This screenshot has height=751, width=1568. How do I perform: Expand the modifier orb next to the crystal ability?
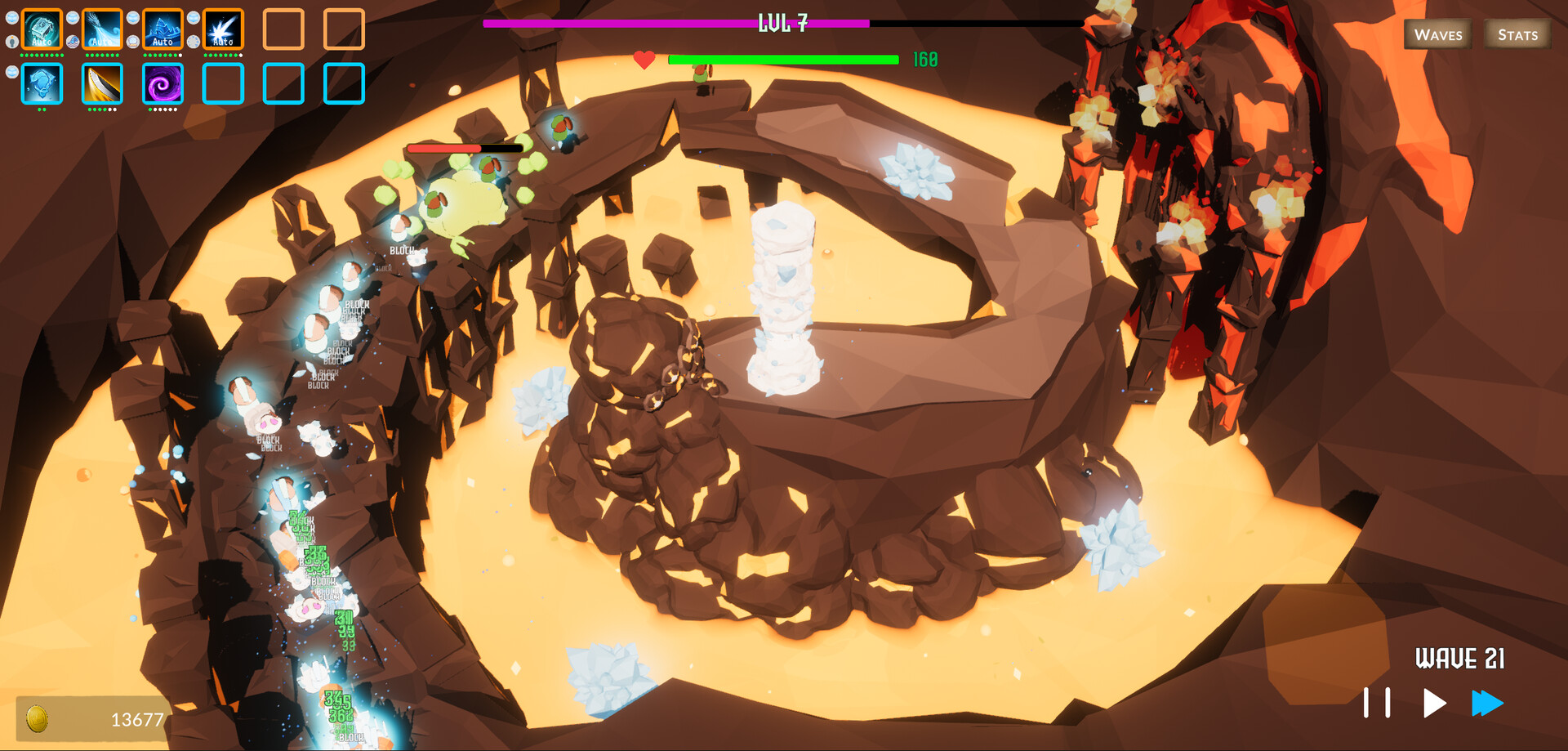tap(132, 18)
